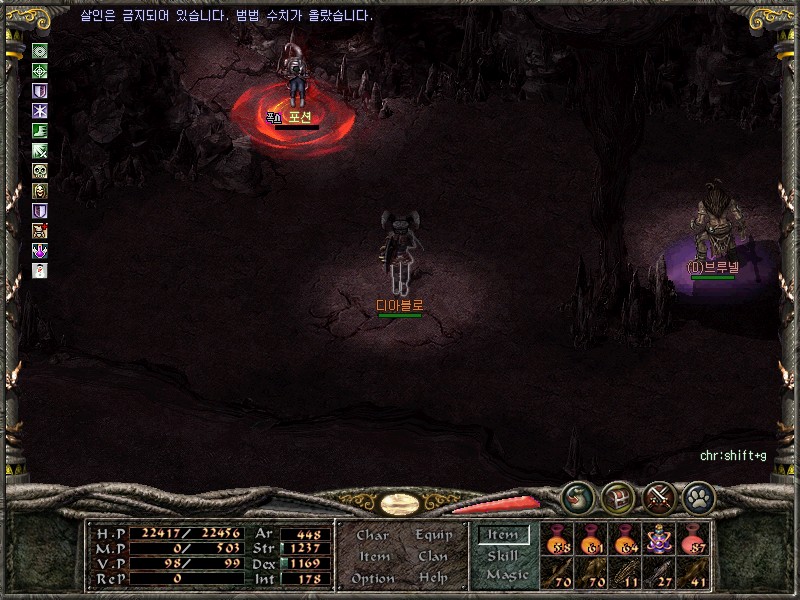Screen dimensions: 800x600
Task: Click the round green dragon button
Action: tap(576, 496)
